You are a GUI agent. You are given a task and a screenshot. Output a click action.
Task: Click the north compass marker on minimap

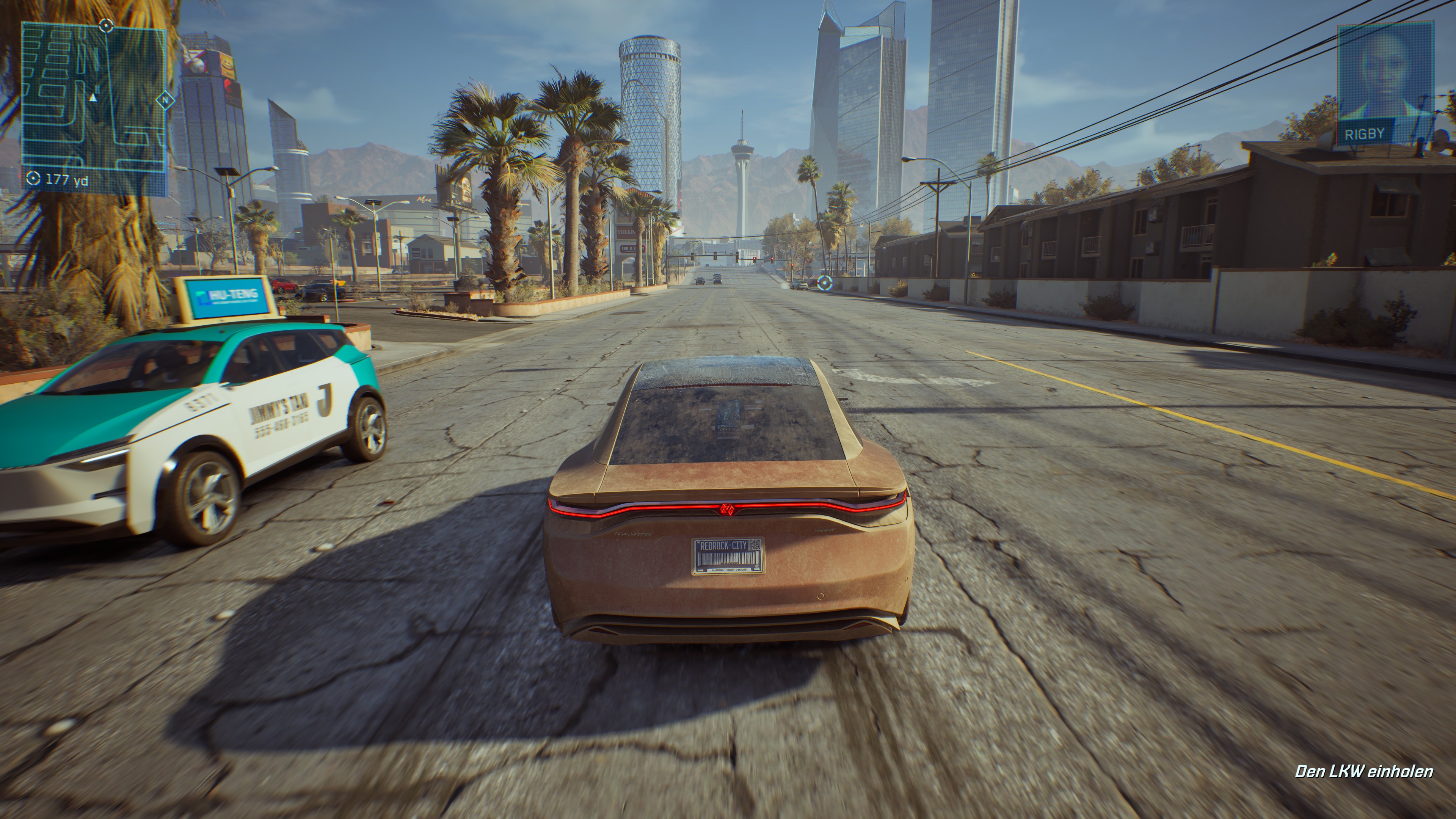point(165,100)
